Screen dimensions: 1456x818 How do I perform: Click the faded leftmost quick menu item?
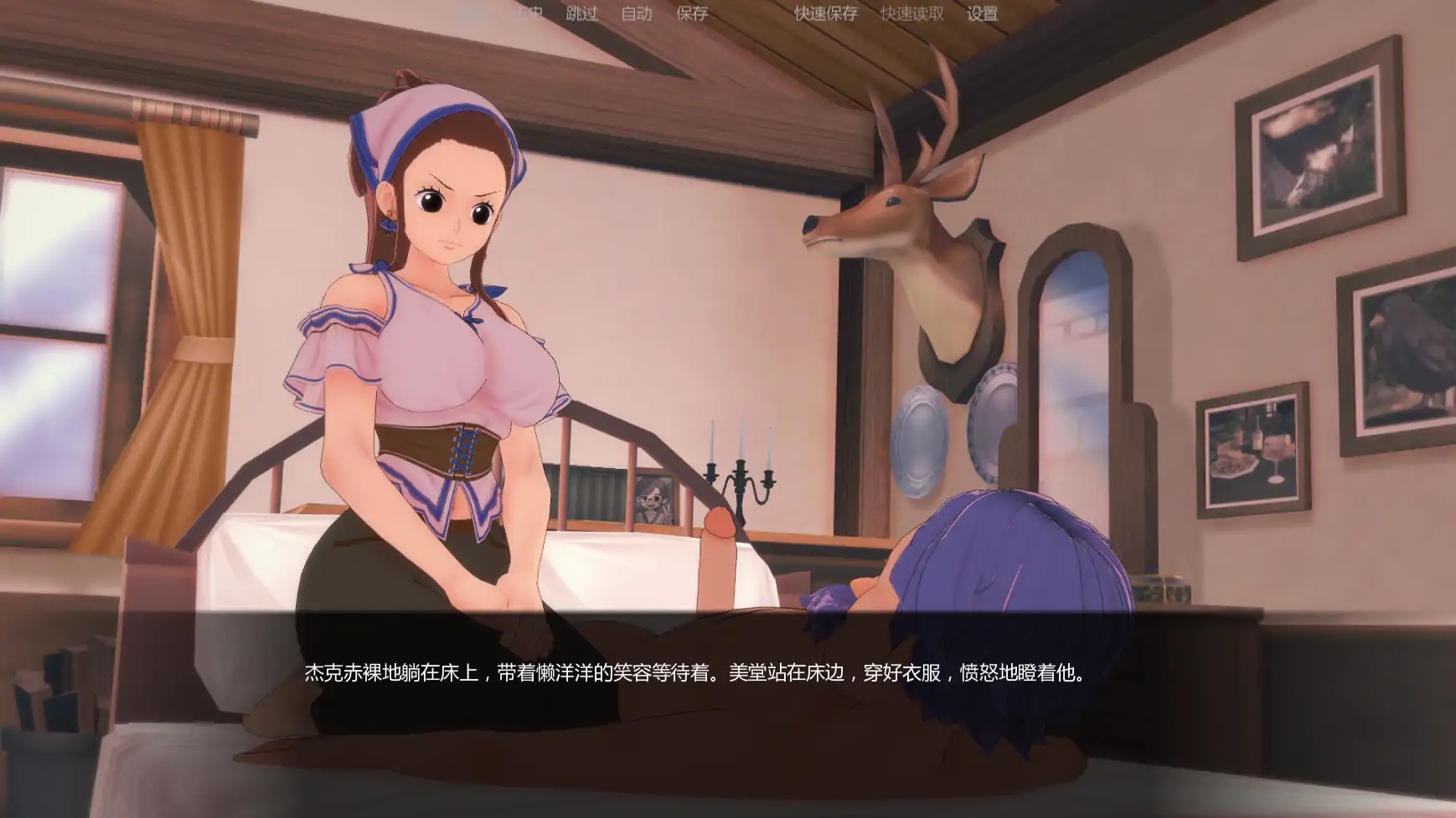(x=473, y=14)
